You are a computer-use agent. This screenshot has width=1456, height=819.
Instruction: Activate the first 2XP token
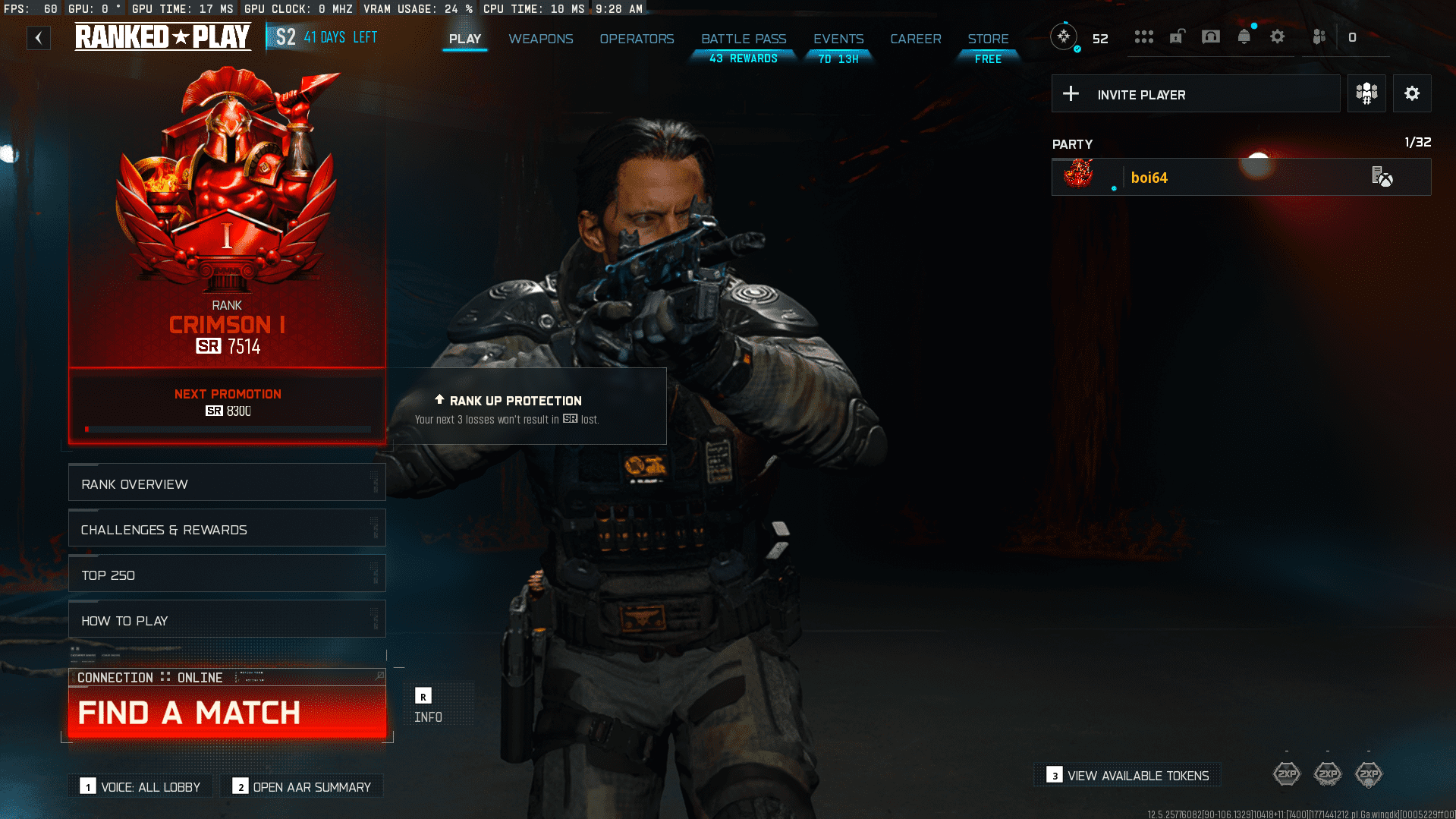(x=1286, y=773)
